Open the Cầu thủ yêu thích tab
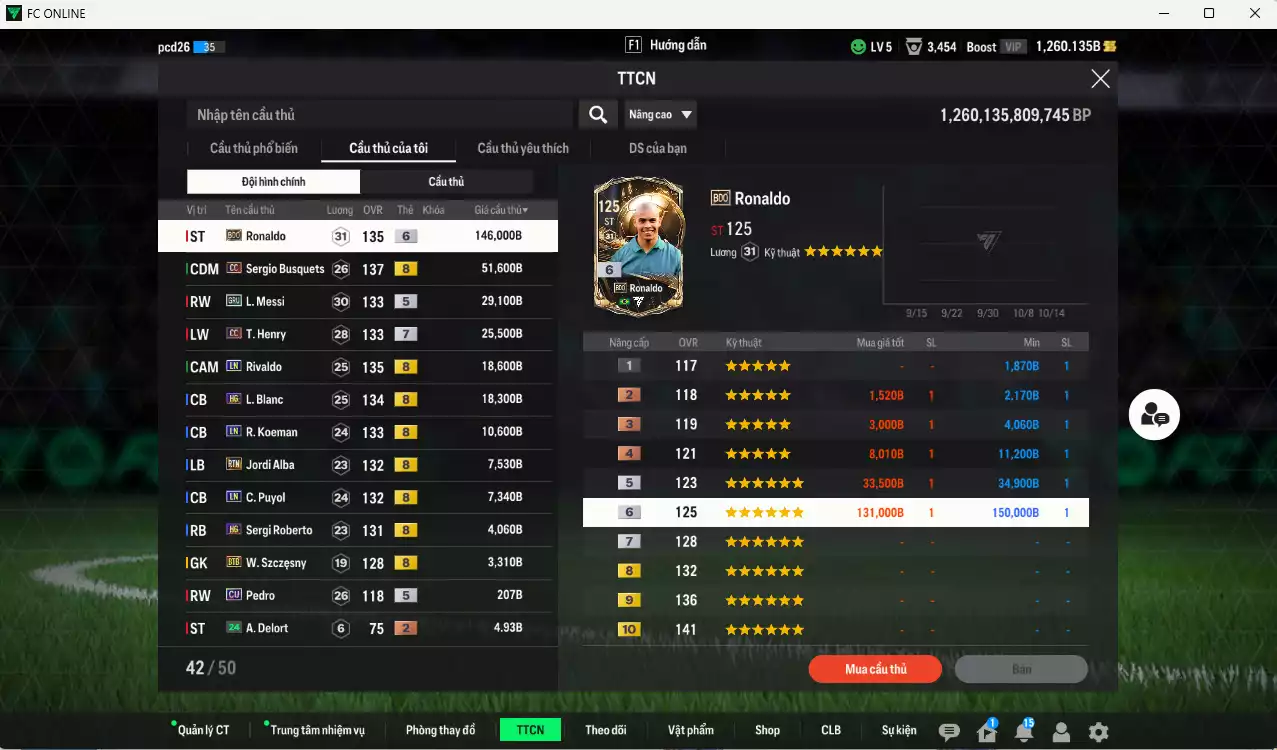The width and height of the screenshot is (1277, 750). point(523,149)
